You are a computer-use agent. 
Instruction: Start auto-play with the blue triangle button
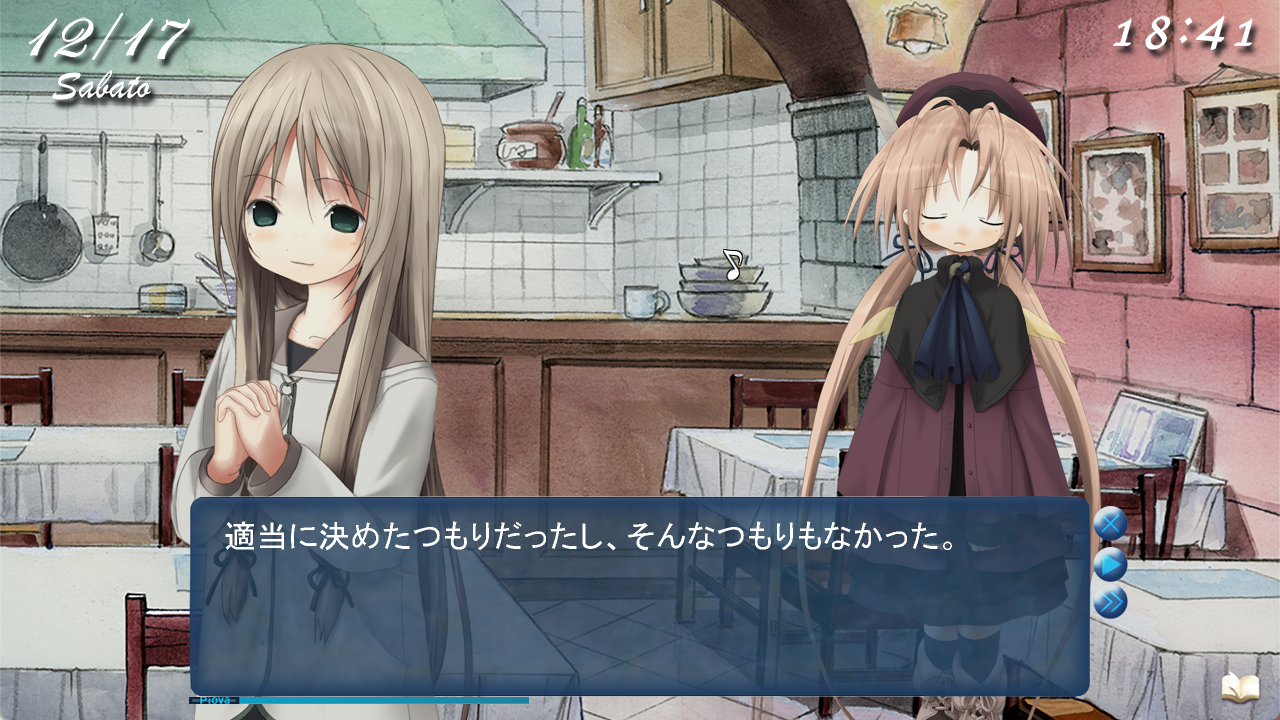[1110, 565]
